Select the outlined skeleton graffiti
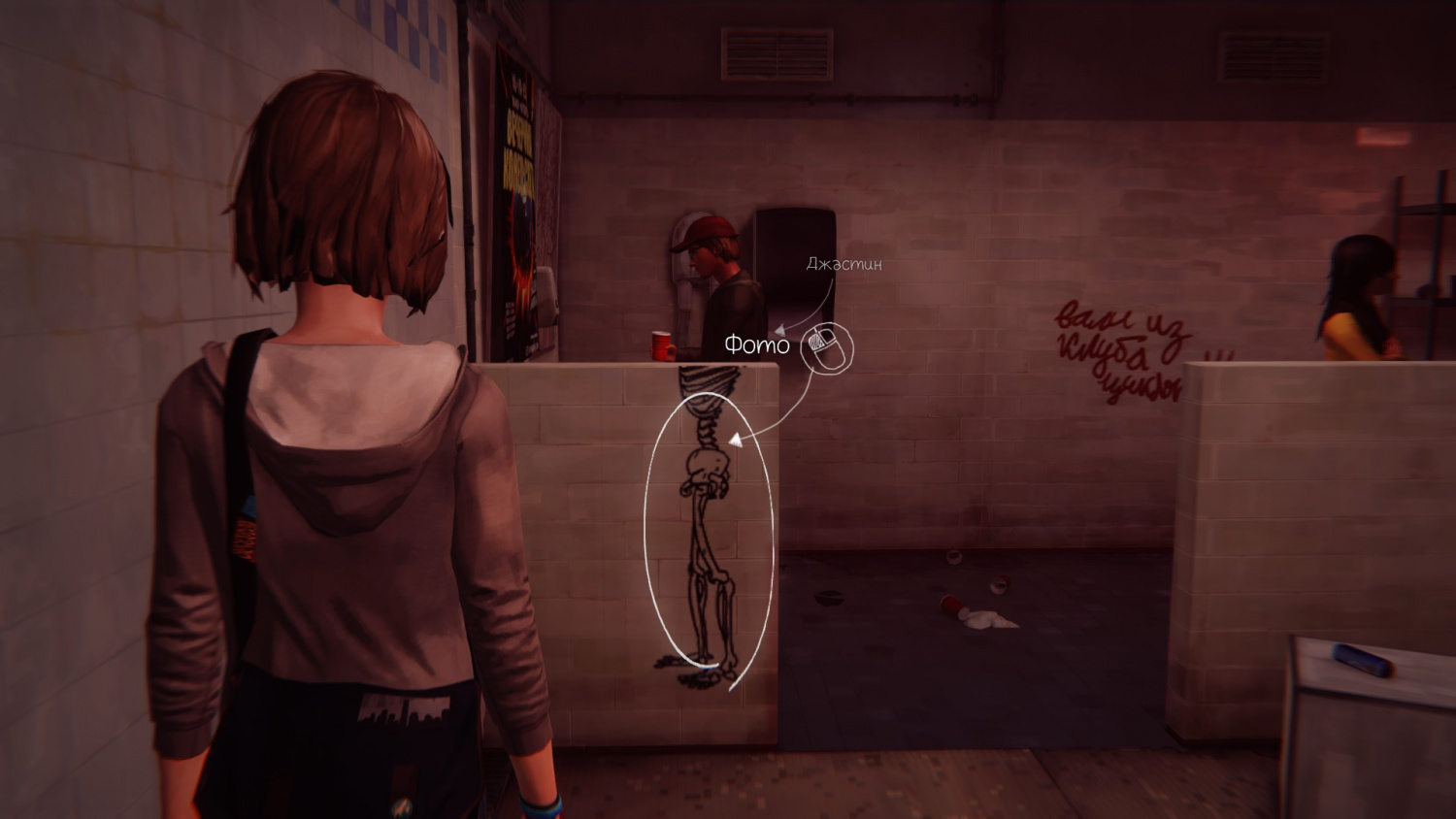Screen dimensions: 1456x819 (710, 534)
